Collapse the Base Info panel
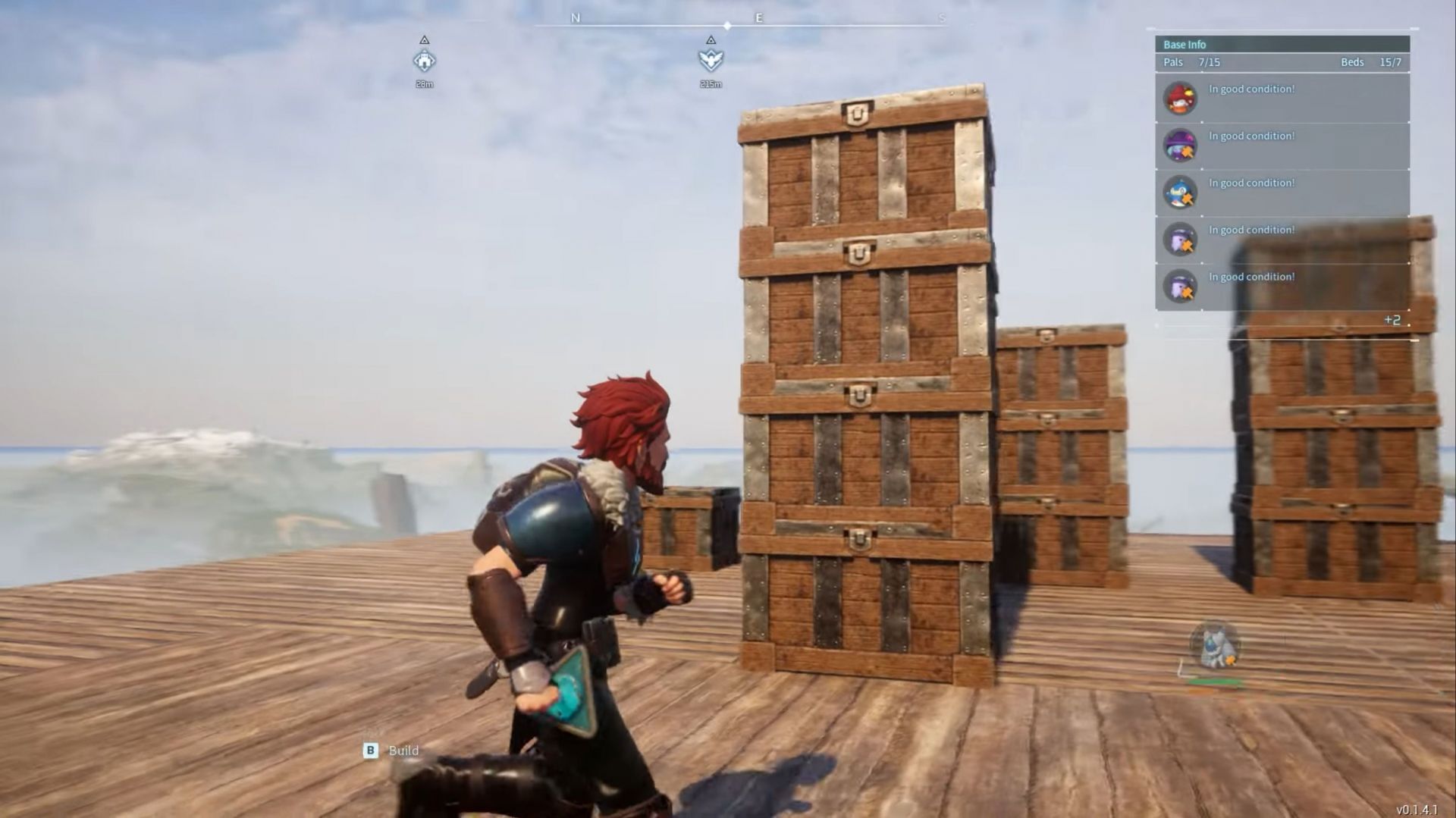The image size is (1456, 818). click(x=1282, y=44)
